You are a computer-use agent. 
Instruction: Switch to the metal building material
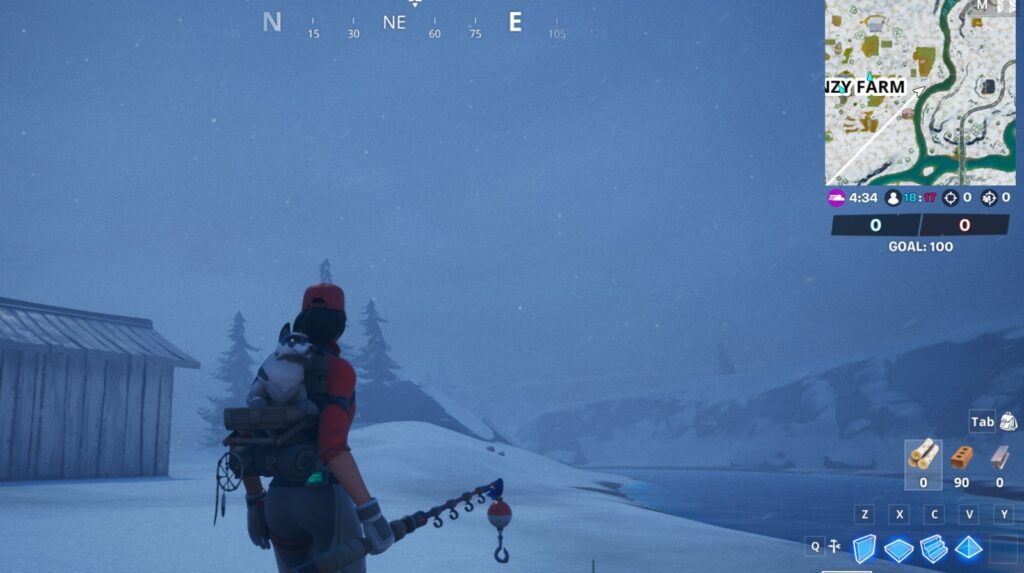[x=999, y=457]
